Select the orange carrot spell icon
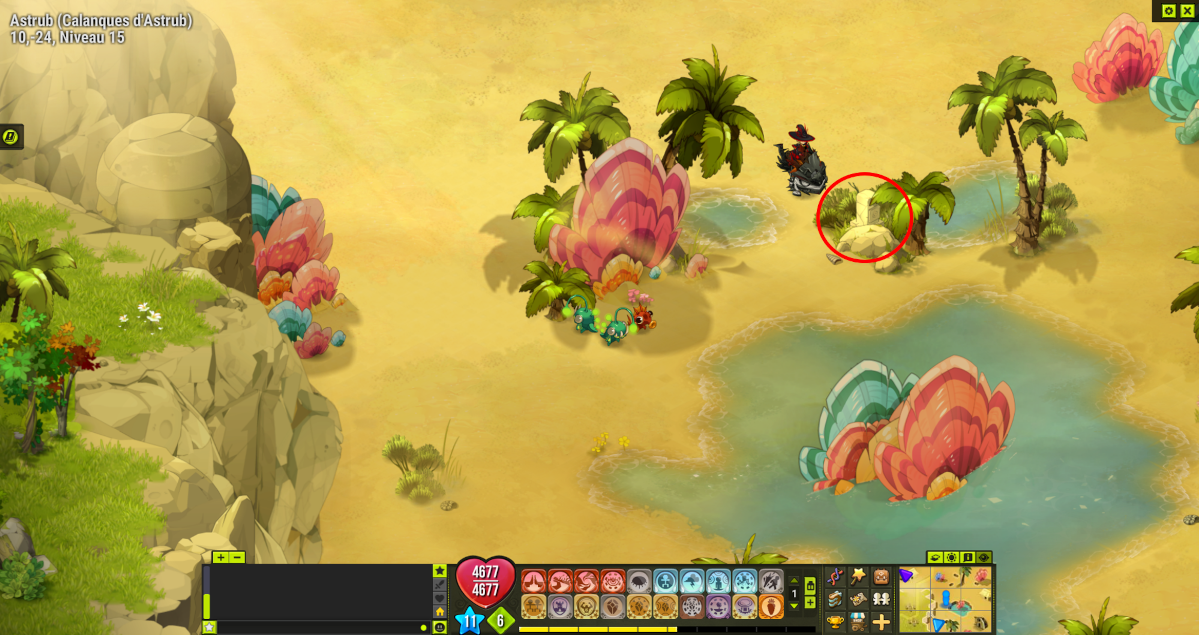 [x=771, y=606]
